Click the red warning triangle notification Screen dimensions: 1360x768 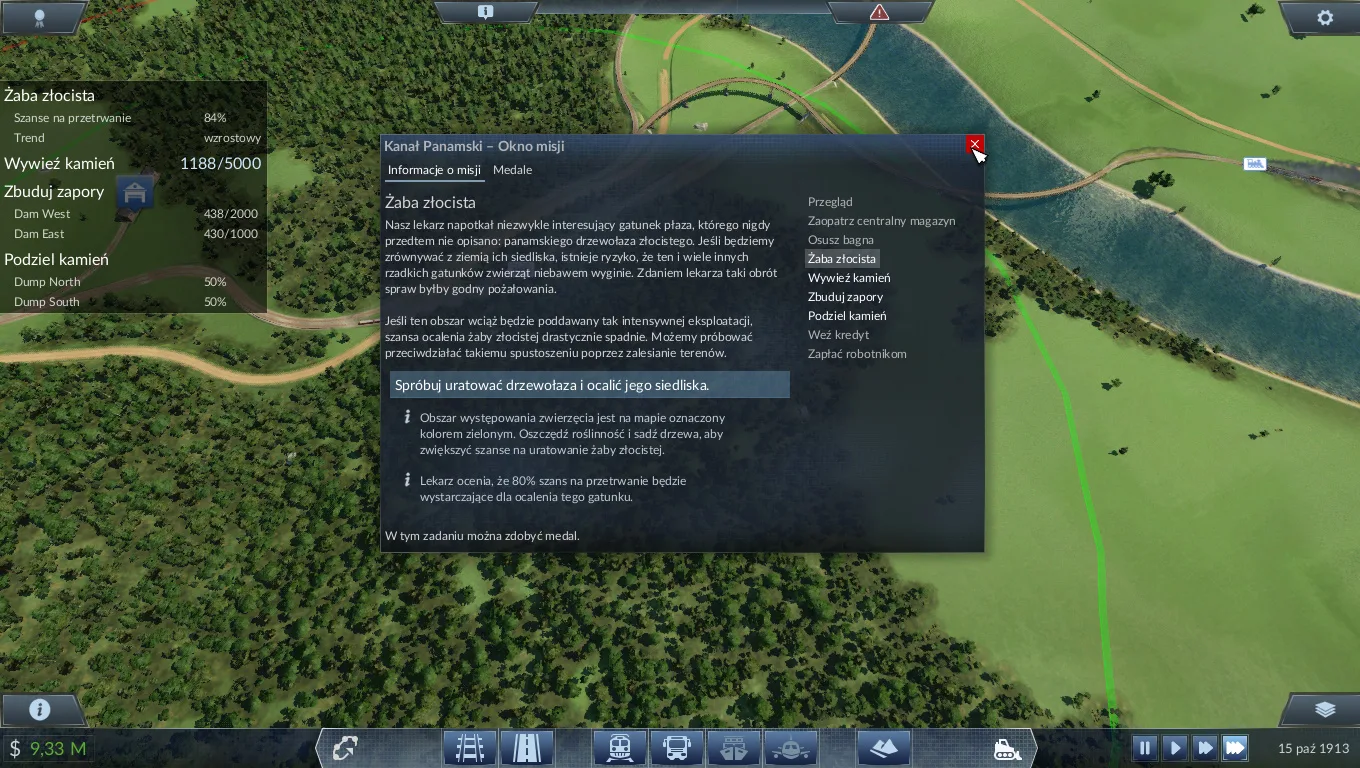879,13
